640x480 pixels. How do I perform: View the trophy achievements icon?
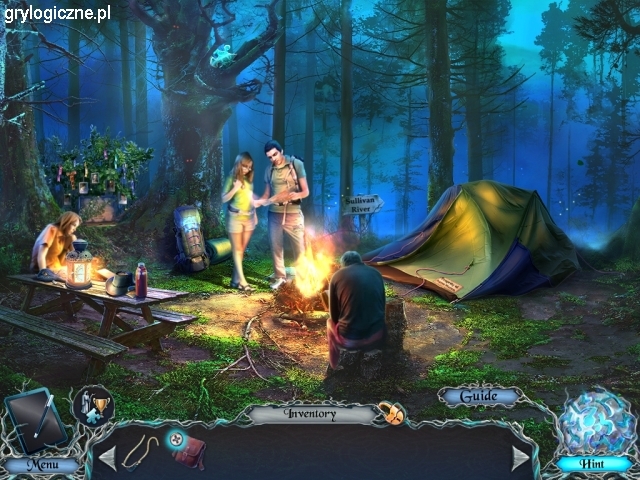click(x=93, y=405)
